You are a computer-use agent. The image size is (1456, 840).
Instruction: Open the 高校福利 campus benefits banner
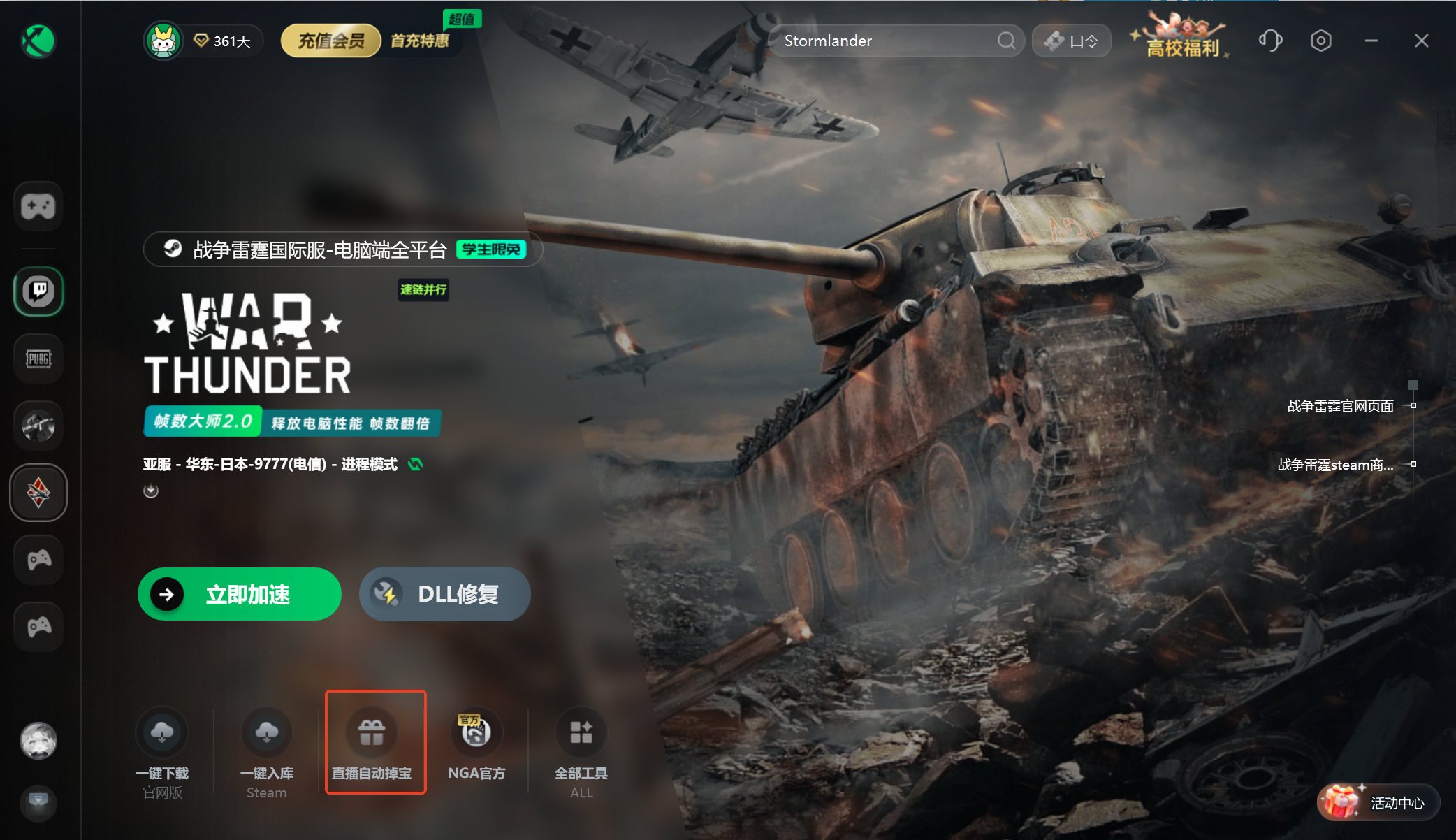(x=1182, y=41)
